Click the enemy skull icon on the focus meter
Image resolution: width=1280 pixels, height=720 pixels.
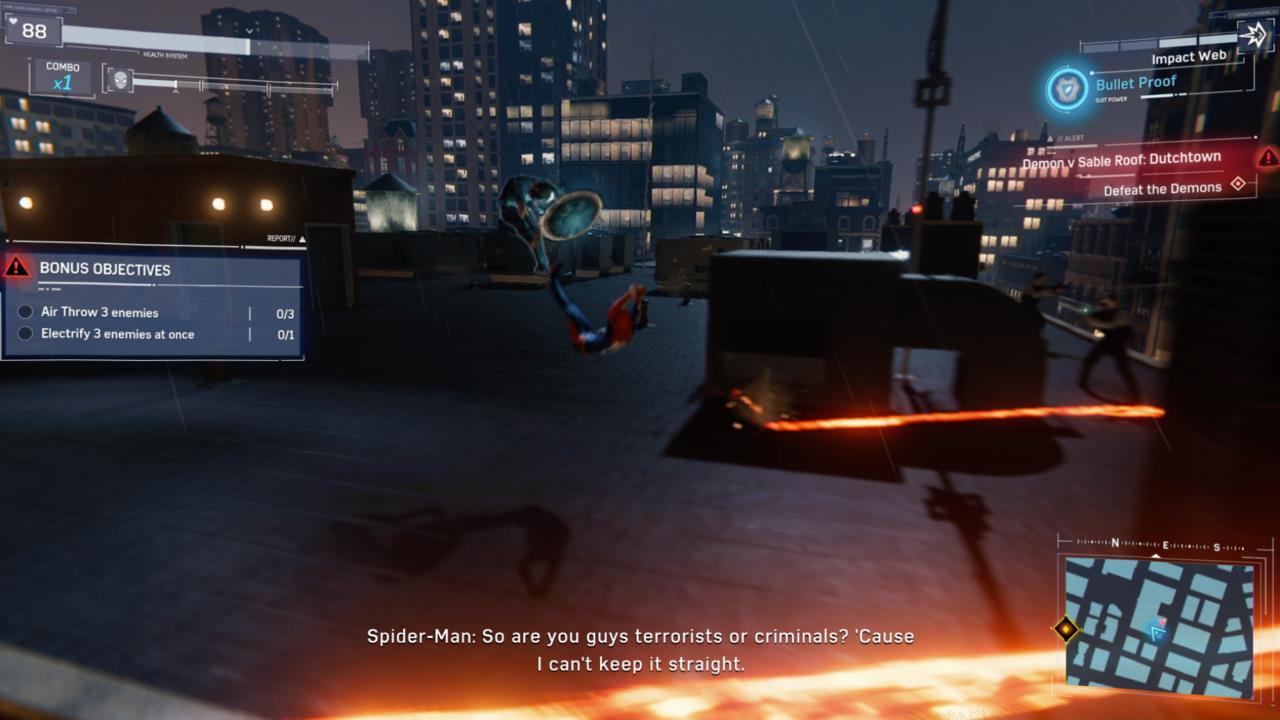pos(120,78)
